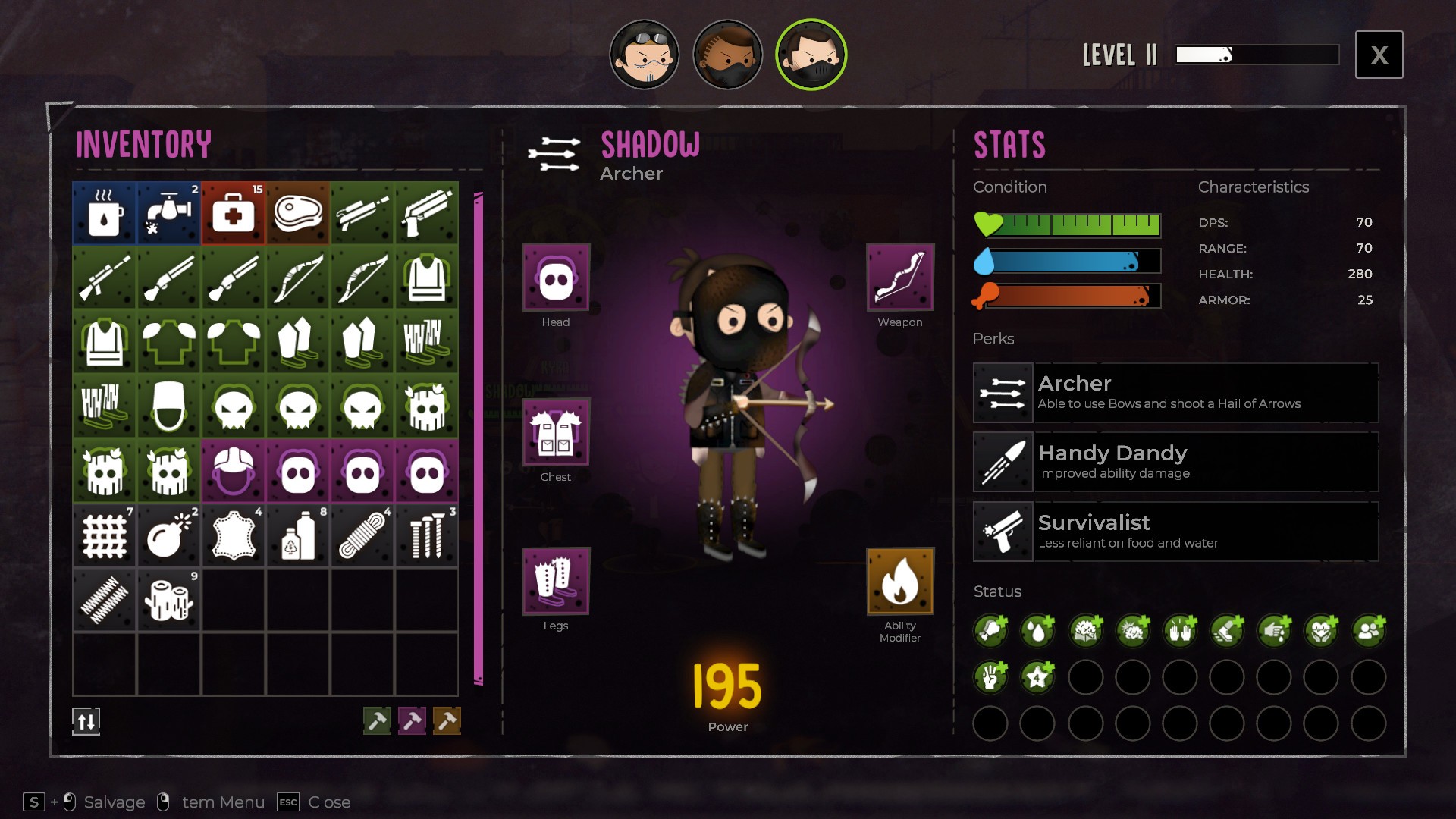Close the character screen with the X button

[1379, 55]
